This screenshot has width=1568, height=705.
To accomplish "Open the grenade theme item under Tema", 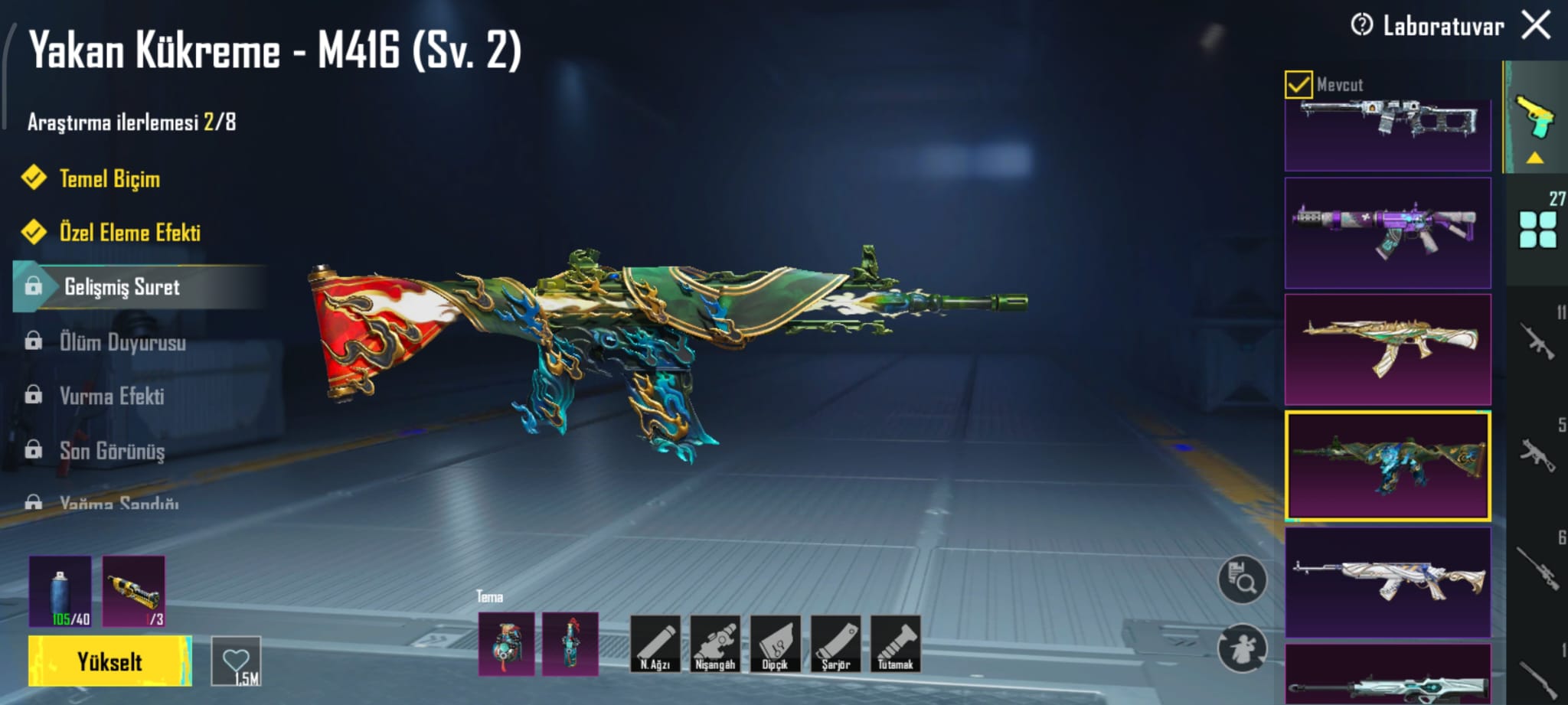I will [506, 645].
